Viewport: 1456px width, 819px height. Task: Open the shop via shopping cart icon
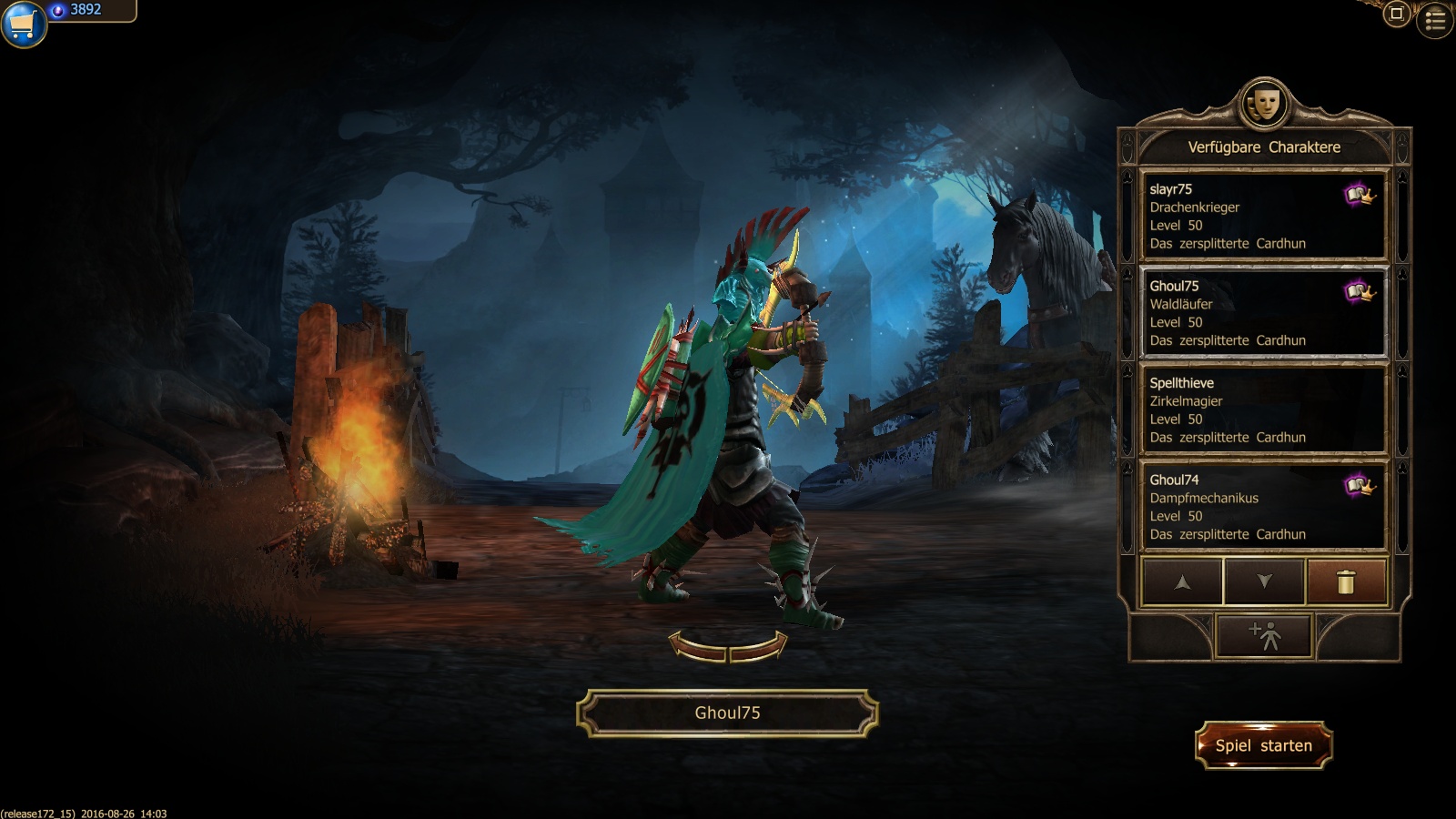tap(22, 24)
